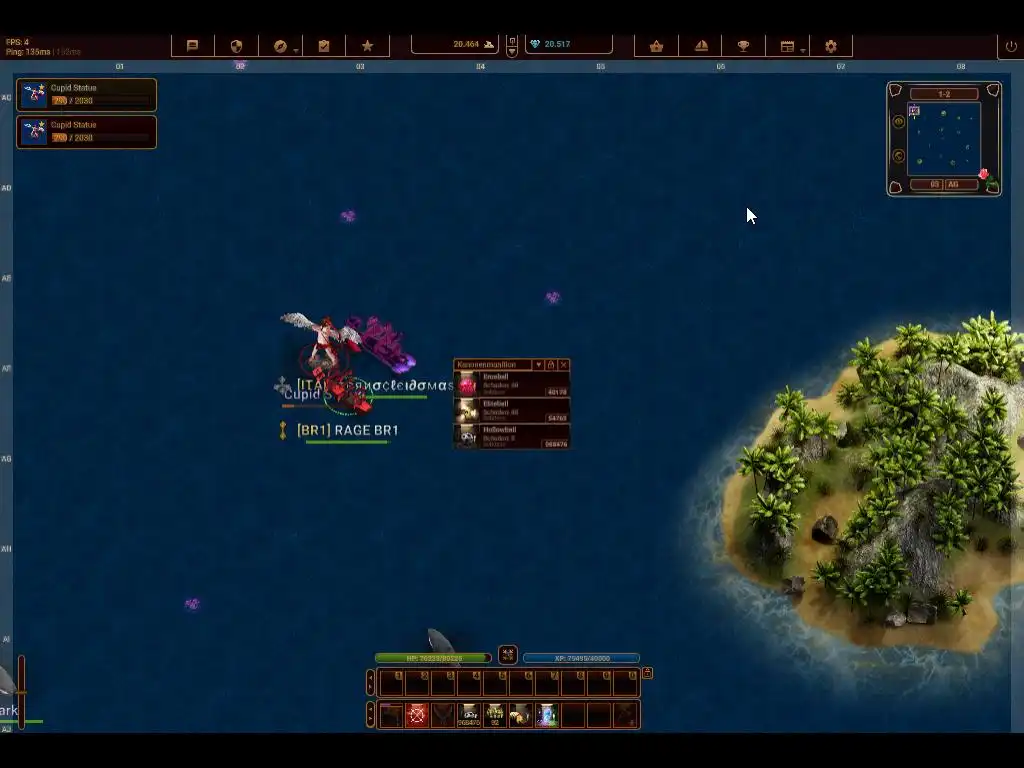Viewport: 1024px width, 768px height.
Task: Select Hollowball ammunition row
Action: click(512, 437)
